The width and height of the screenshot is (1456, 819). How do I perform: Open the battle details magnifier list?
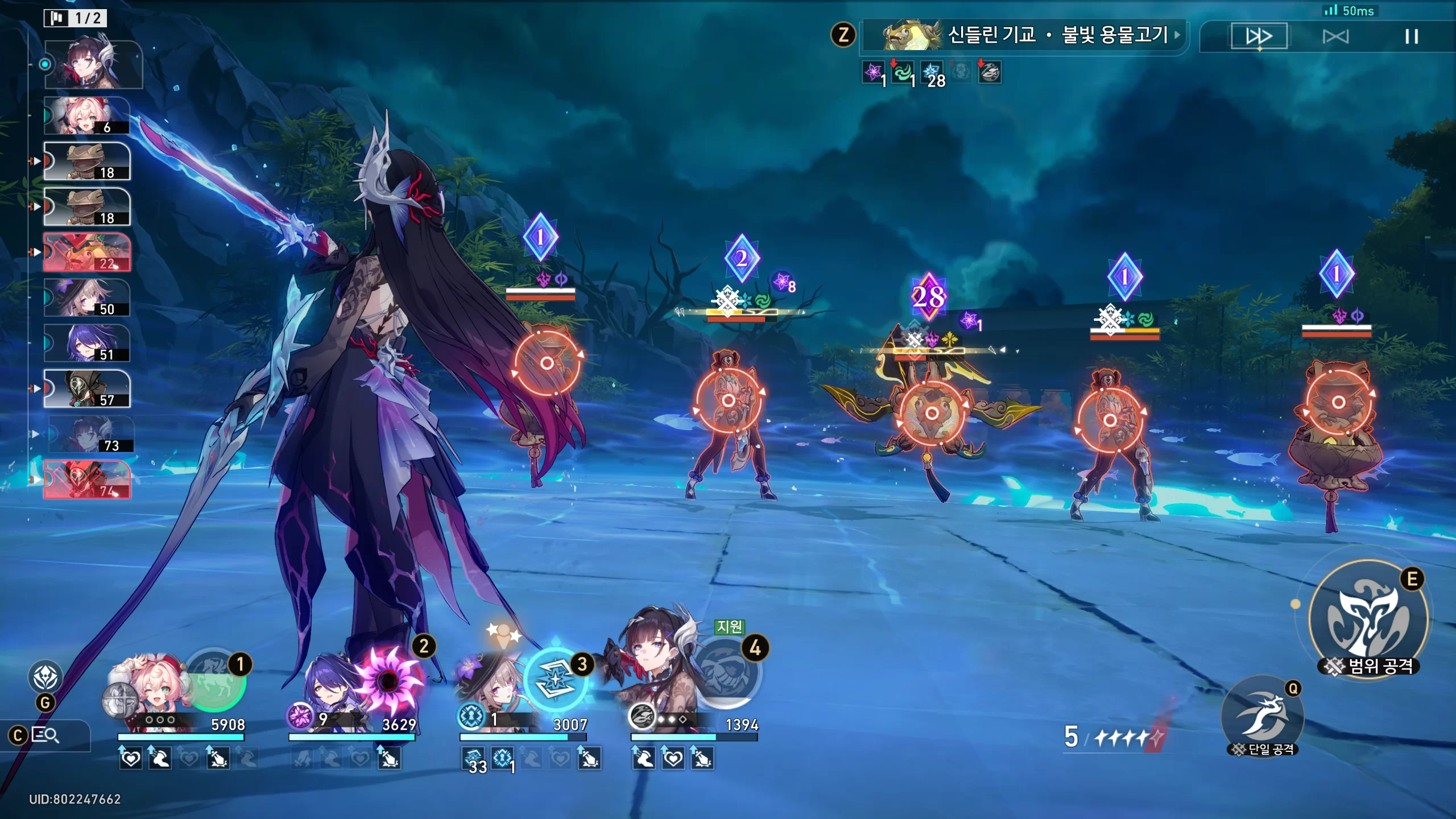[x=45, y=735]
